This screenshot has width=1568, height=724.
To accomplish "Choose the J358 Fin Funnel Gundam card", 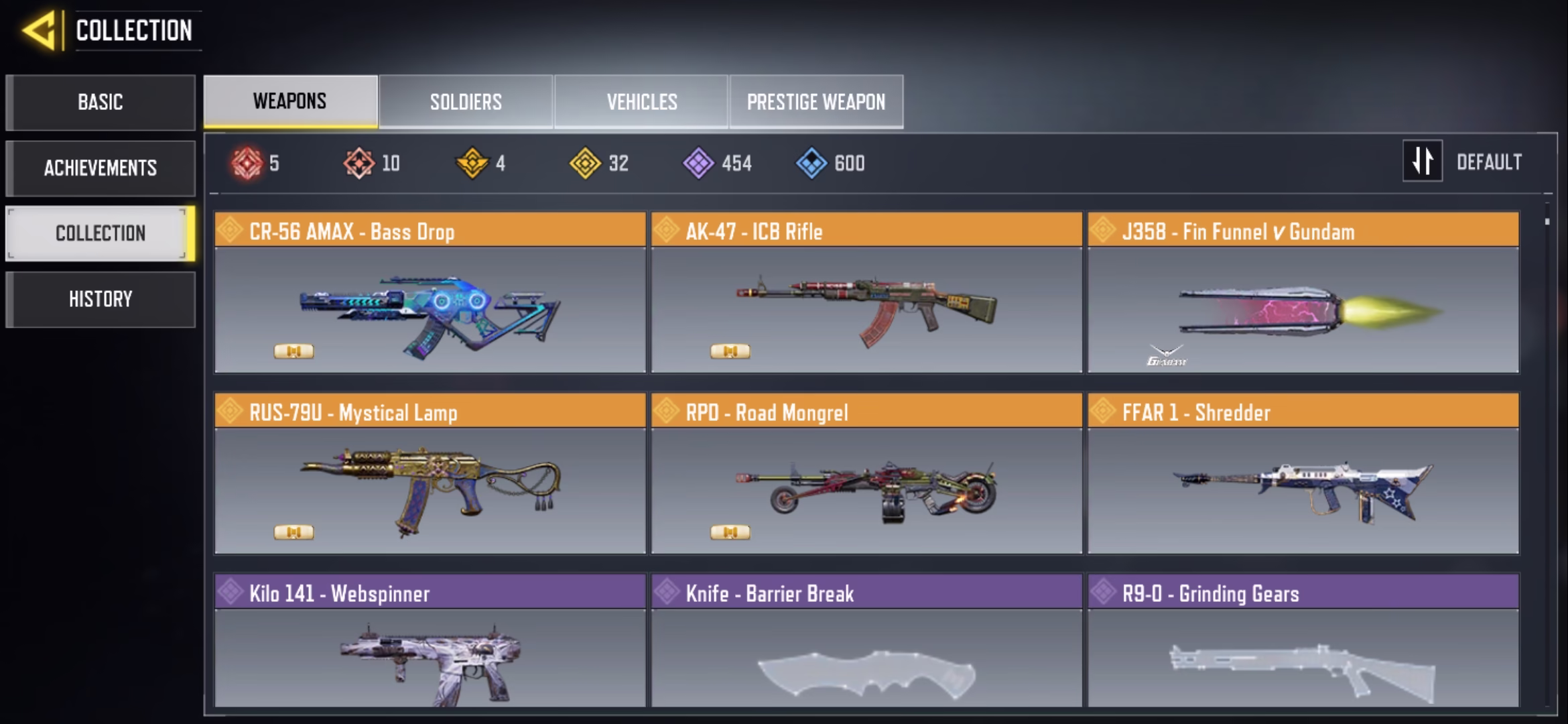I will coord(1303,293).
